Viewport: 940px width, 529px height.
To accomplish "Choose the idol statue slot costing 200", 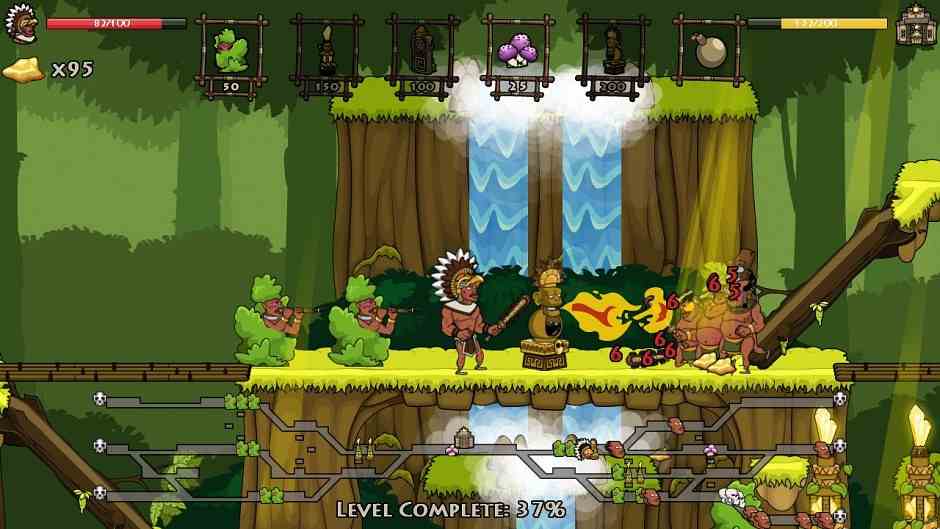I will (x=613, y=50).
